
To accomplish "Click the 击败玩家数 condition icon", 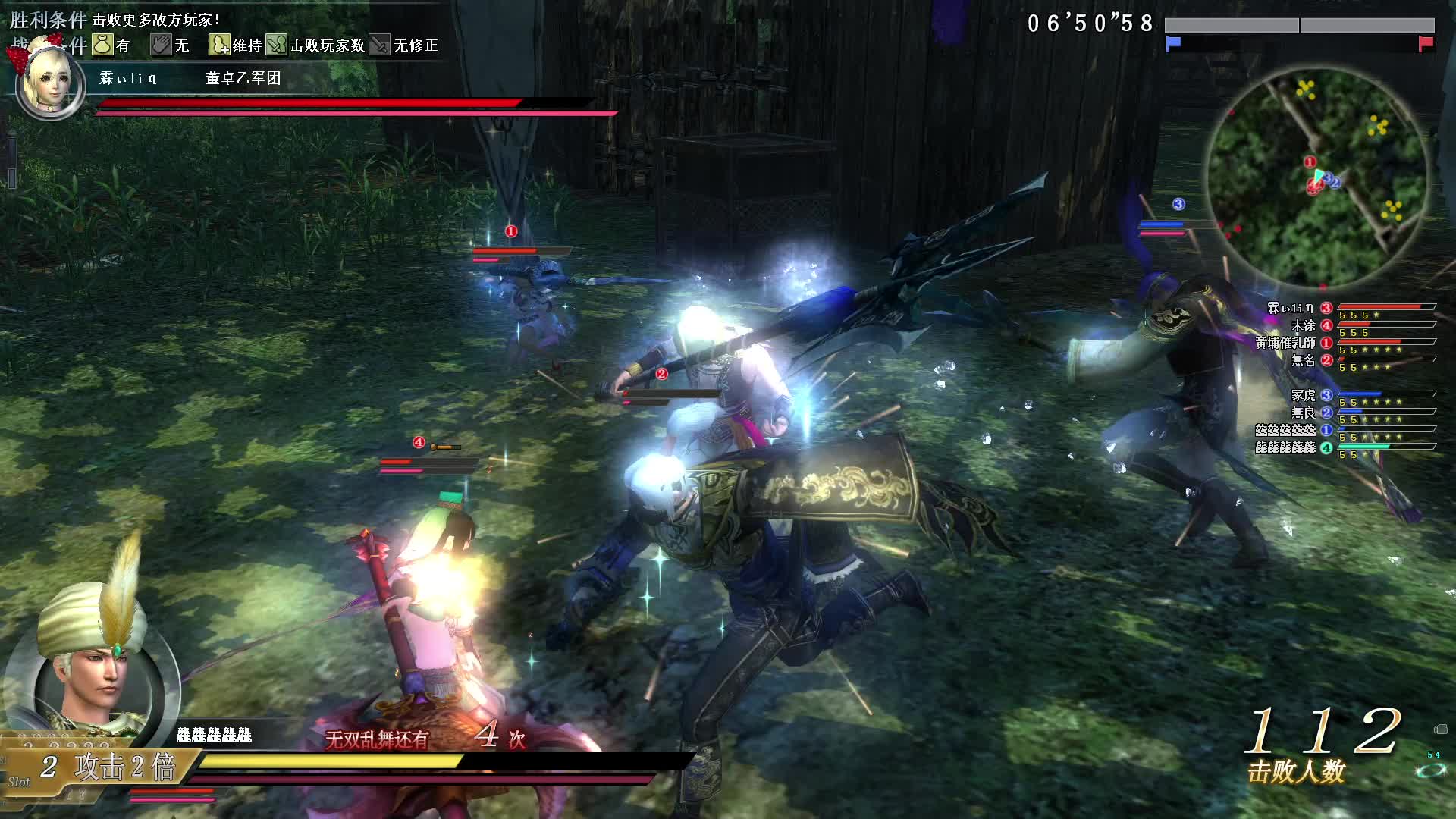I will [x=276, y=45].
